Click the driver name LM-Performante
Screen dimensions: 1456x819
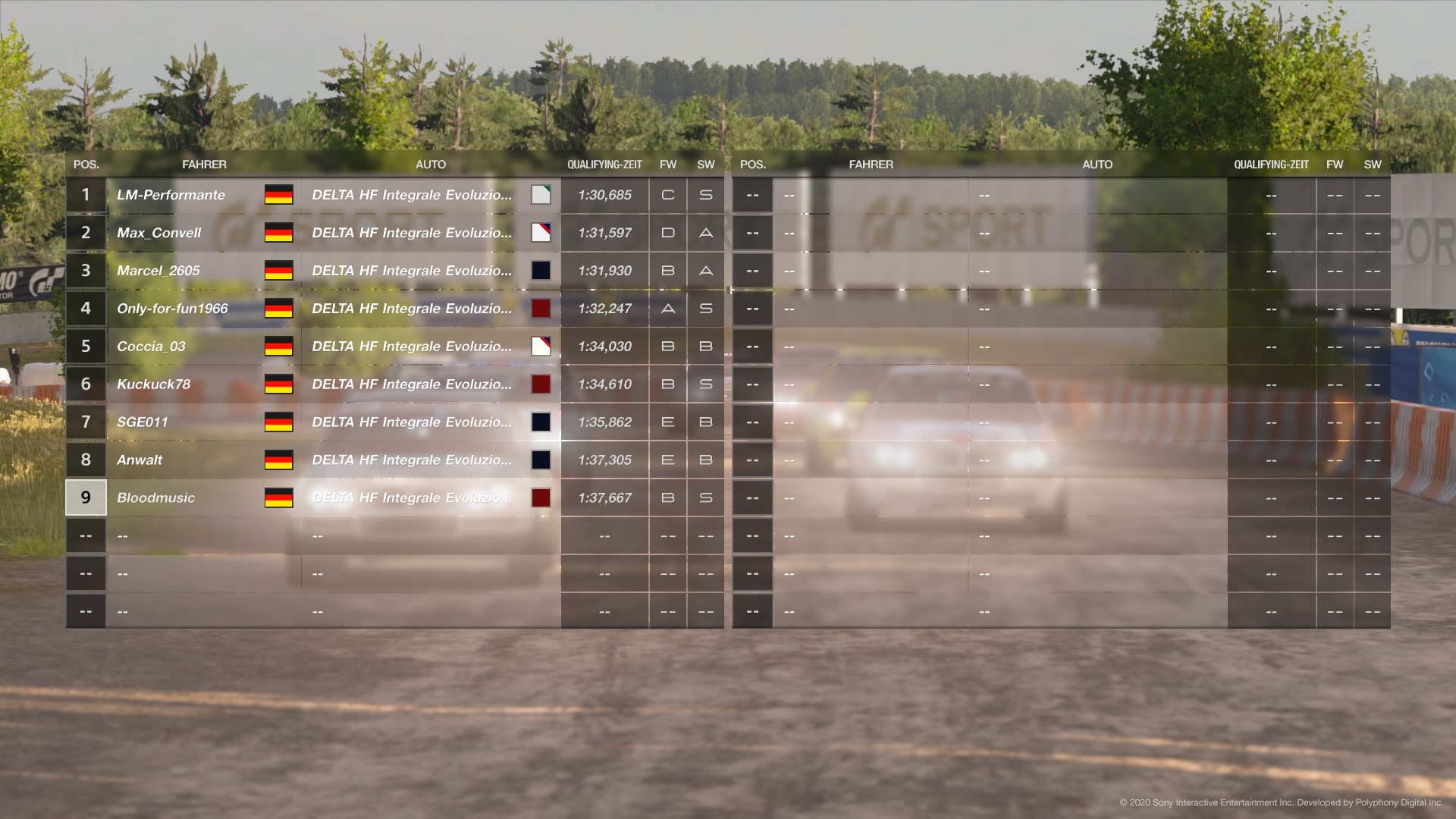171,195
